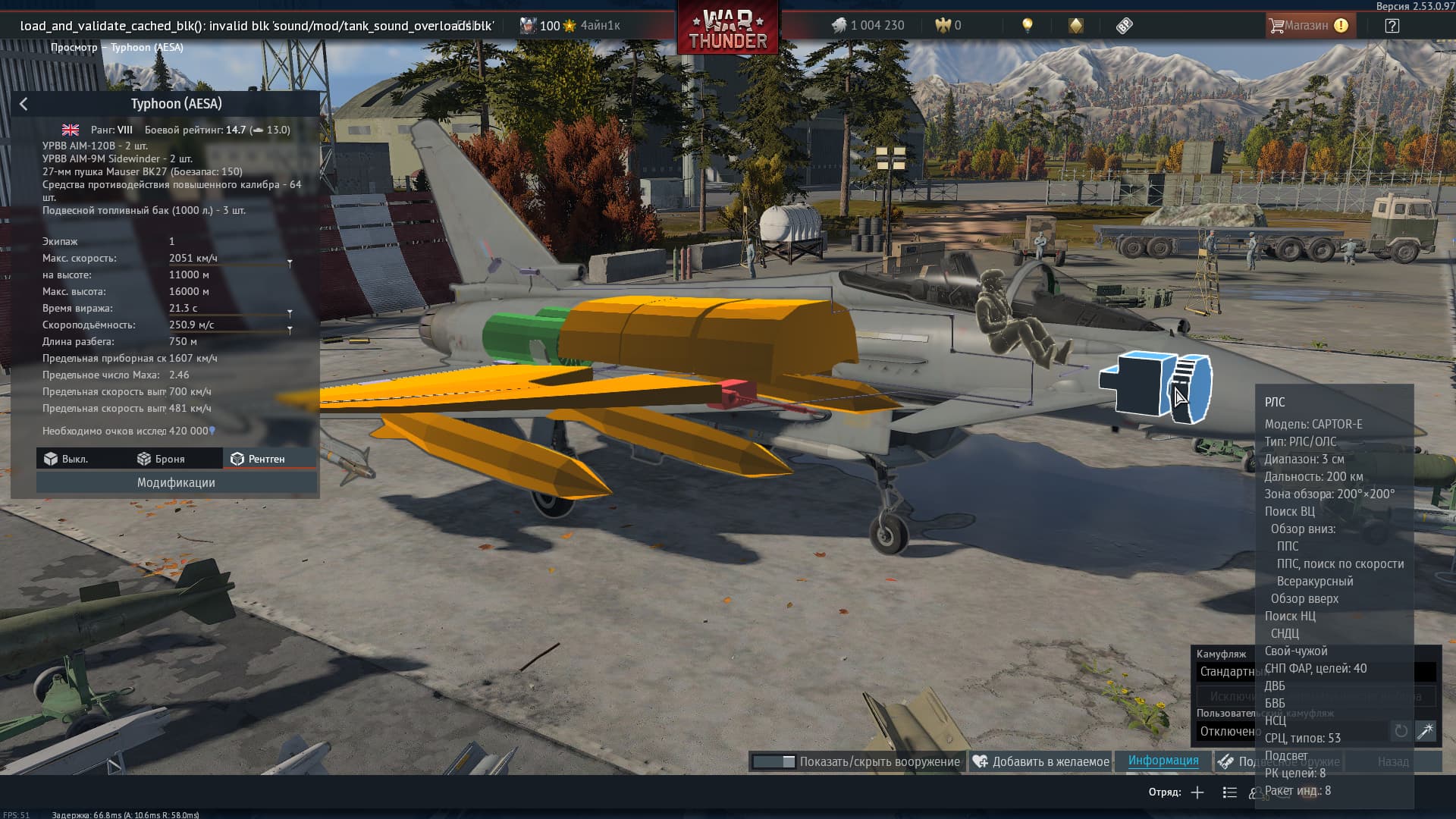Add squad member with plus icon
Viewport: 1456px width, 819px height.
(1197, 792)
